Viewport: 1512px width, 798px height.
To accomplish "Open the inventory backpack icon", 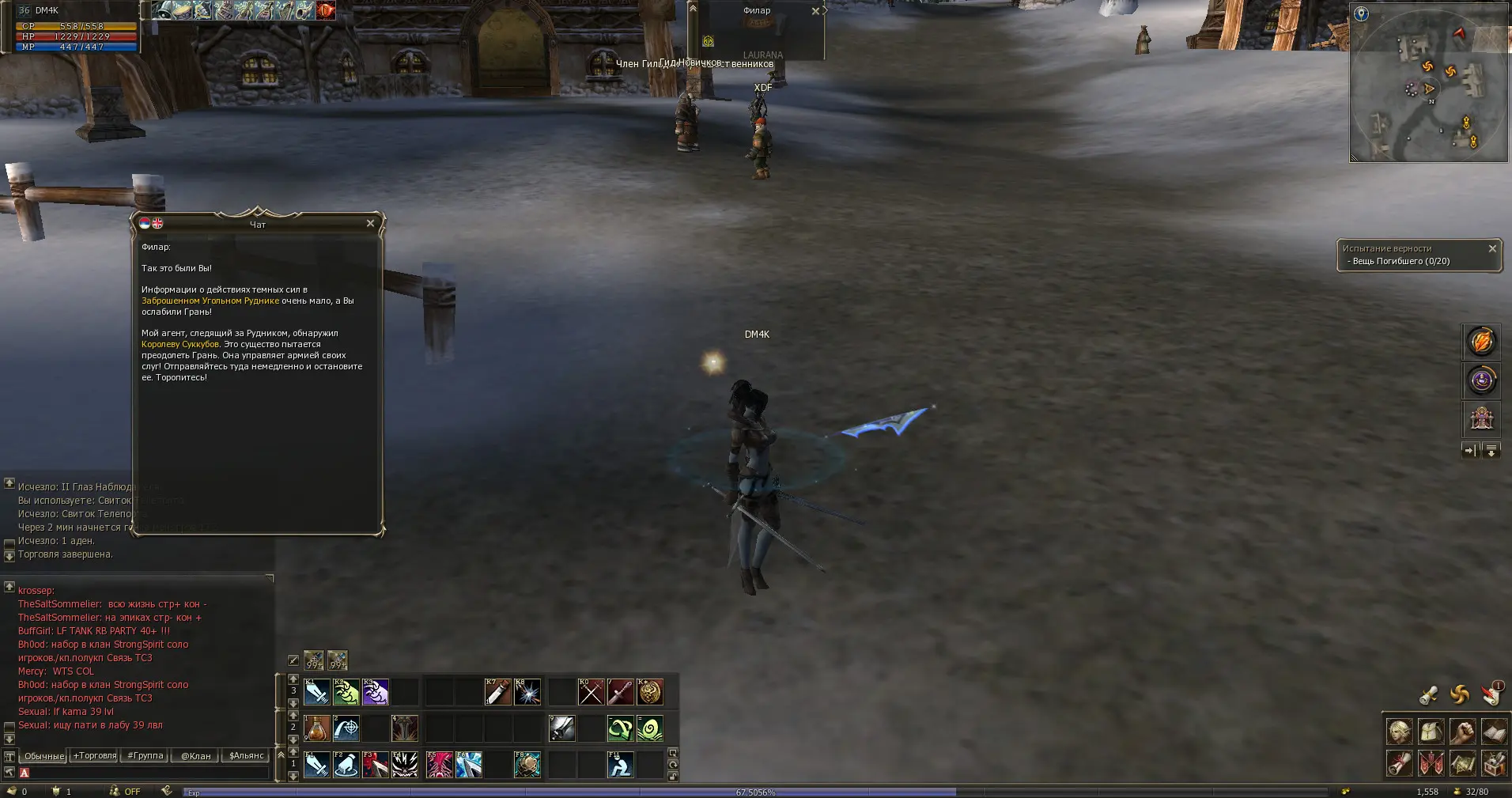I will tap(1430, 732).
